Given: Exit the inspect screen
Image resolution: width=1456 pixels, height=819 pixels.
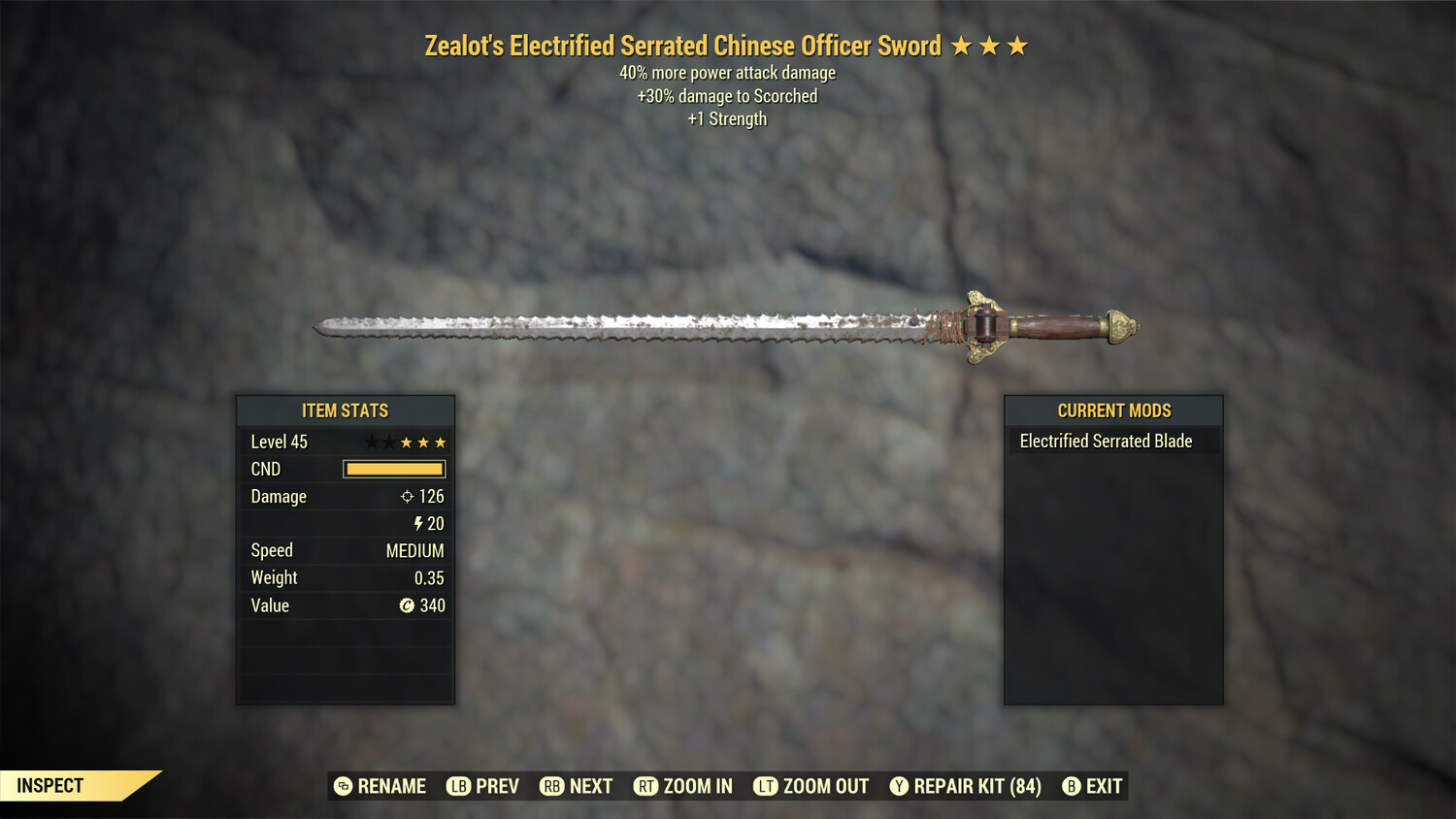Looking at the screenshot, I should pos(1093,786).
